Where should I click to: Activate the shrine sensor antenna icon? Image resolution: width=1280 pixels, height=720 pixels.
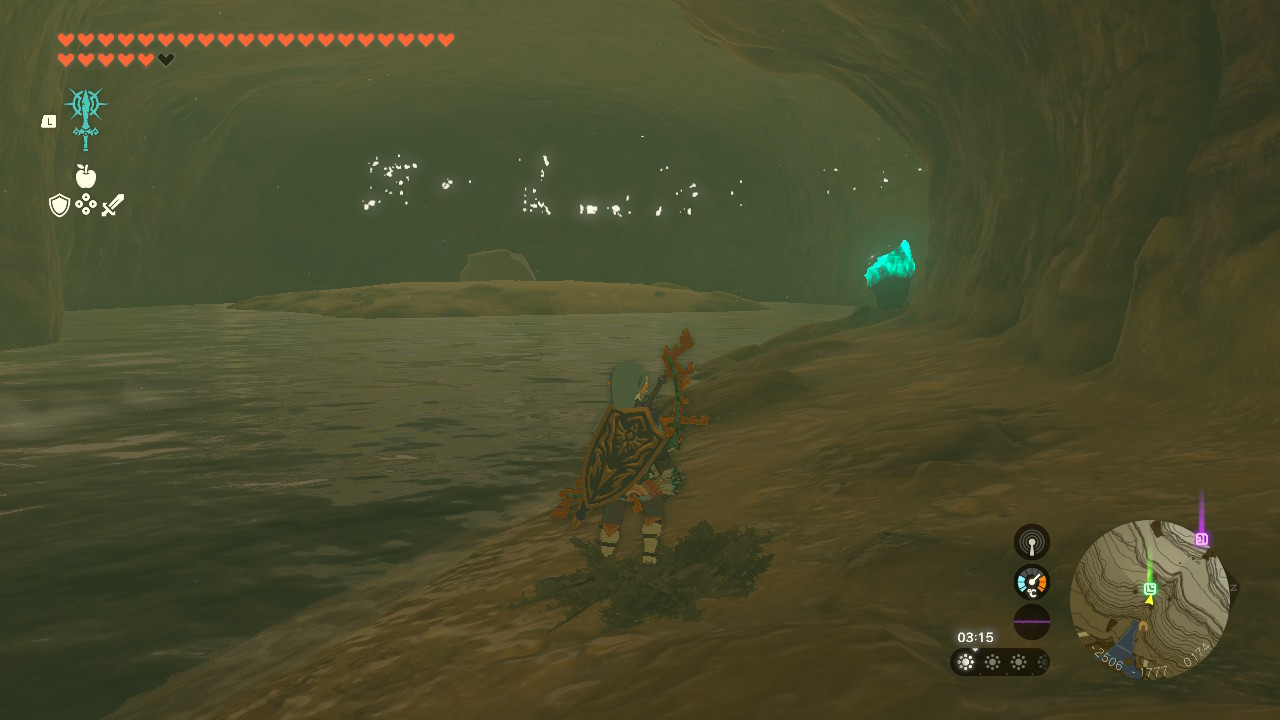coord(1031,542)
